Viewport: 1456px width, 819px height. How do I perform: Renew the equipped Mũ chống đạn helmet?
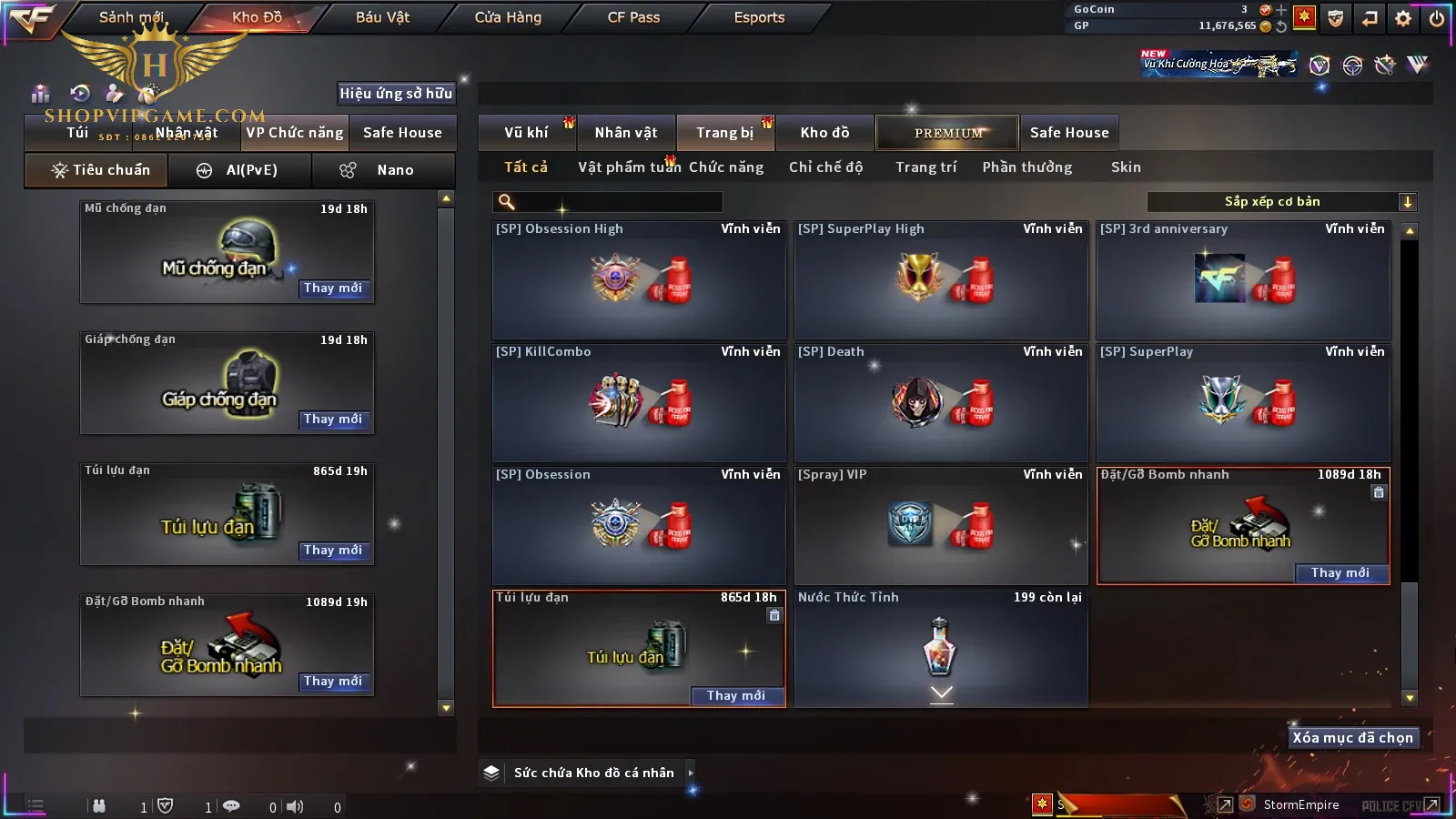pos(333,288)
